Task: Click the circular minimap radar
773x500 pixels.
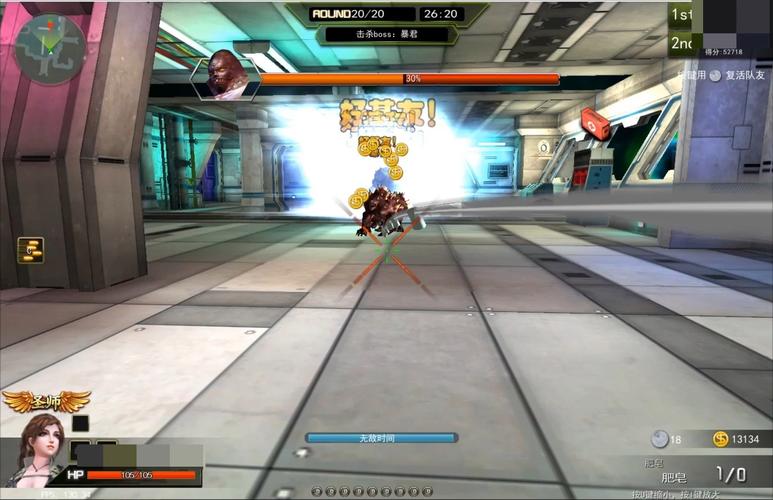Action: (x=49, y=46)
